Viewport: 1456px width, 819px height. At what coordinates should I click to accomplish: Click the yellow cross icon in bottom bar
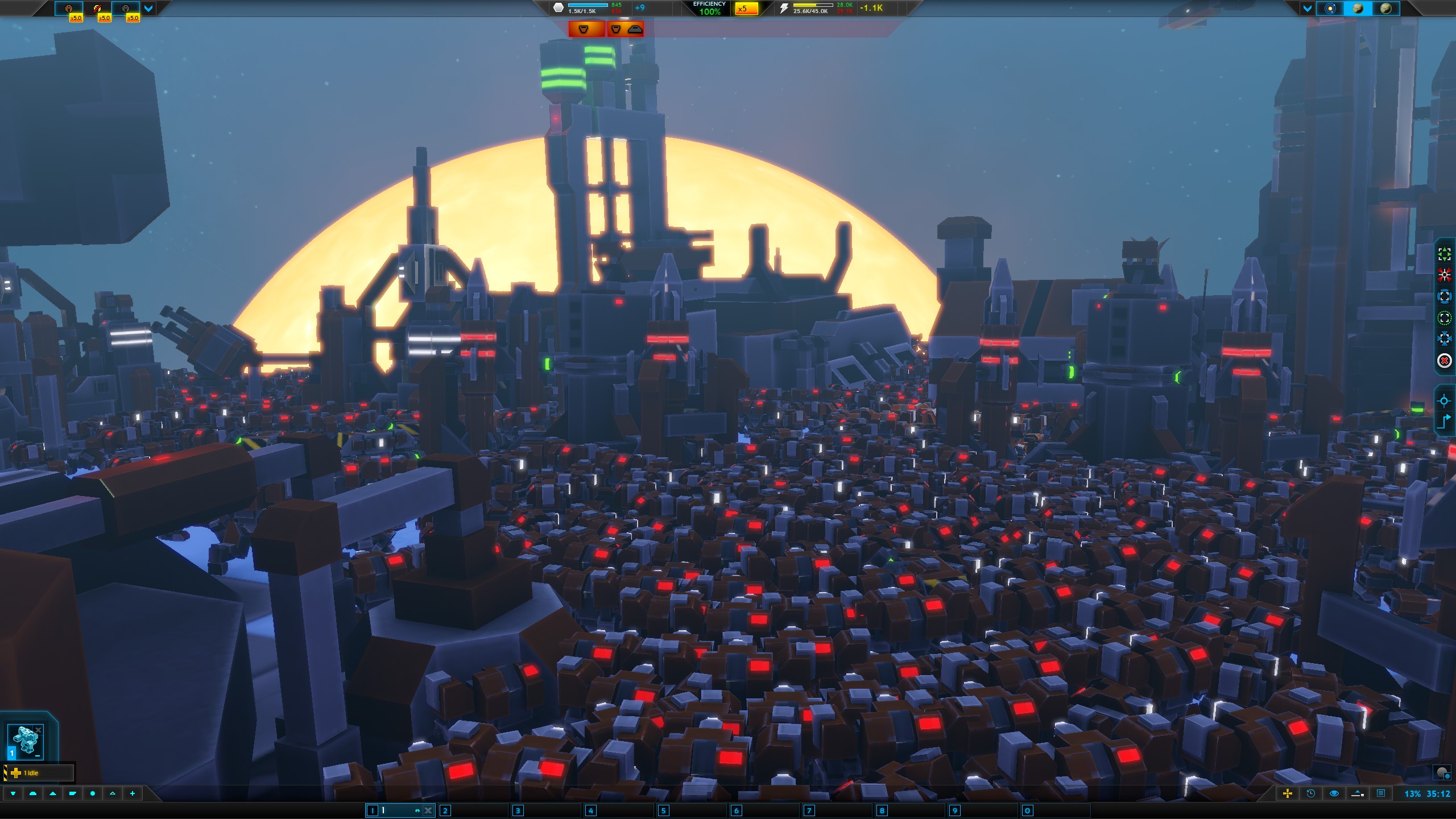pos(1288,793)
